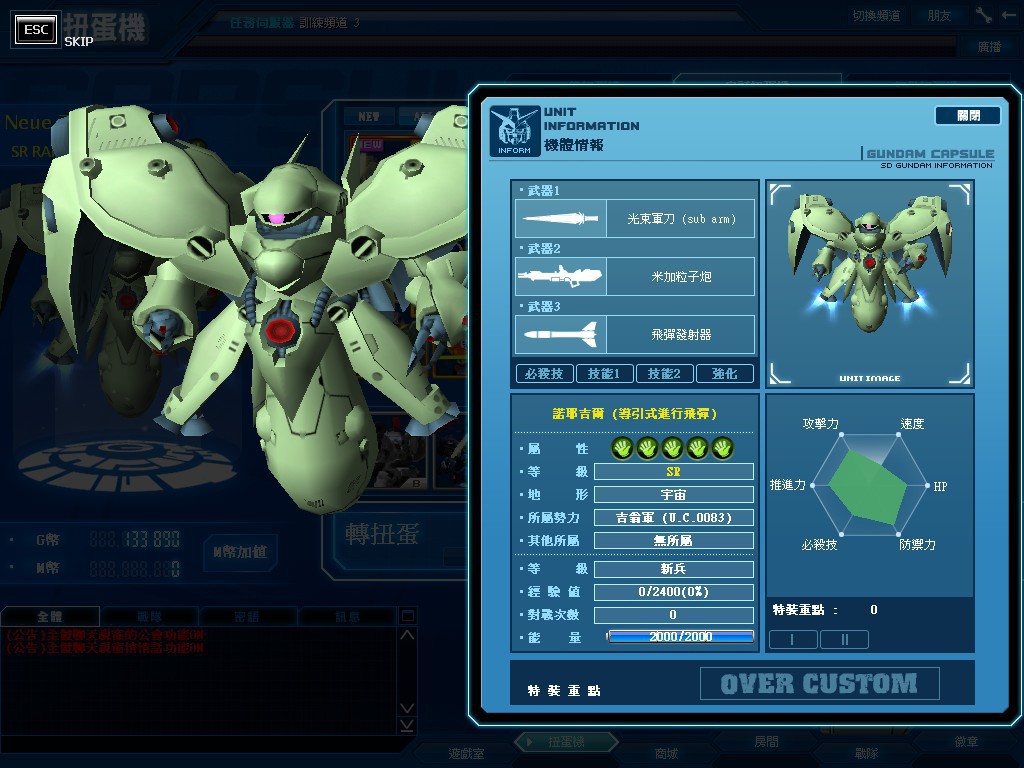This screenshot has height=768, width=1024.
Task: Open the M幣加值 top-up button
Action: 239,551
